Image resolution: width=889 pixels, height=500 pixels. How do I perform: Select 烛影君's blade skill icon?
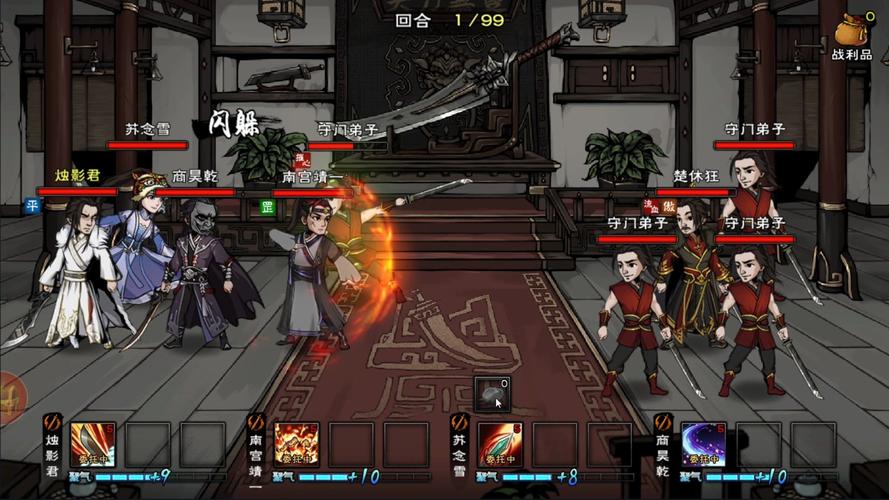click(92, 444)
